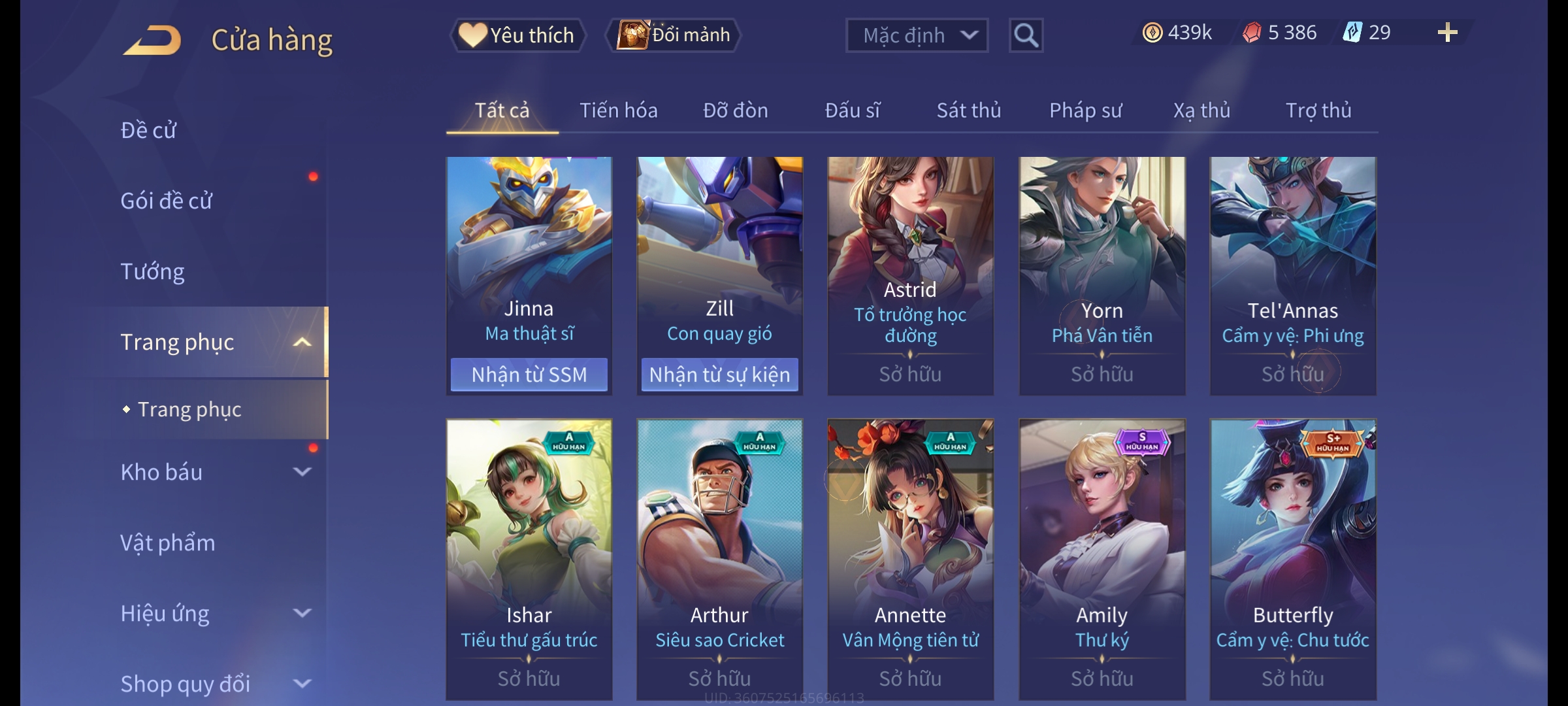Switch to the Đỡ đòn tab

[x=735, y=110]
